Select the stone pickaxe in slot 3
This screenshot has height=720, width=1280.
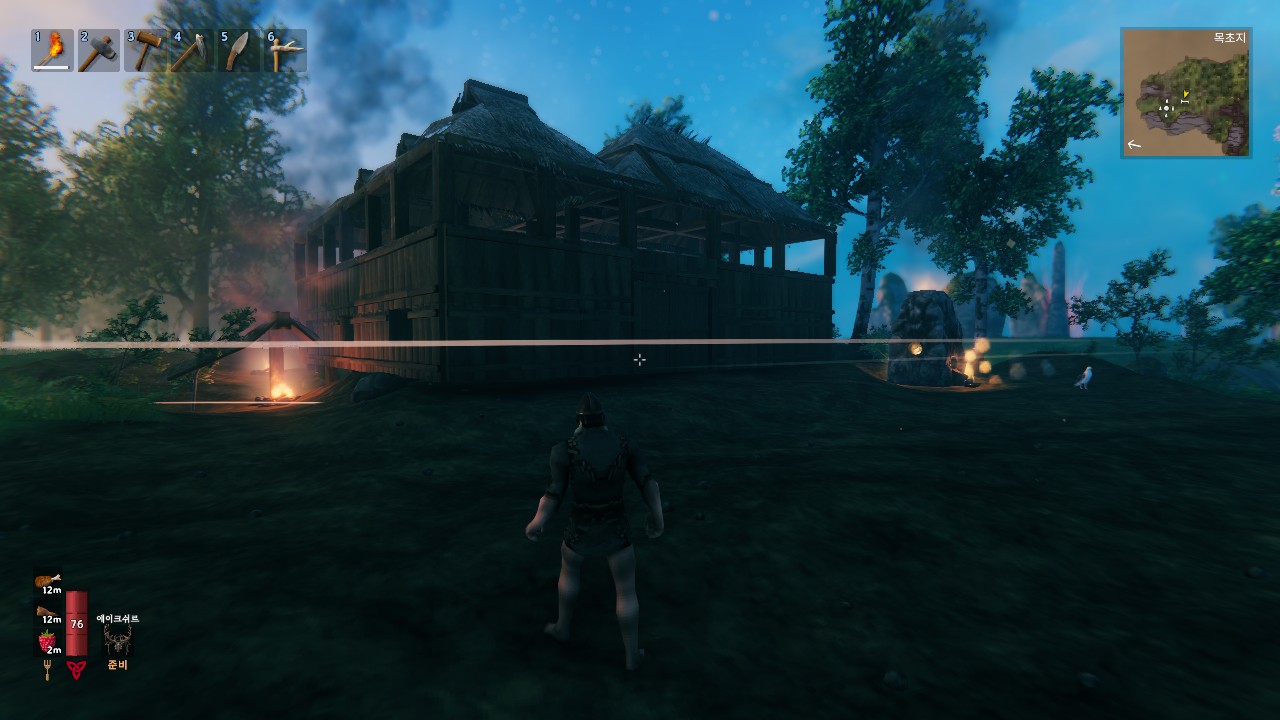pos(145,48)
